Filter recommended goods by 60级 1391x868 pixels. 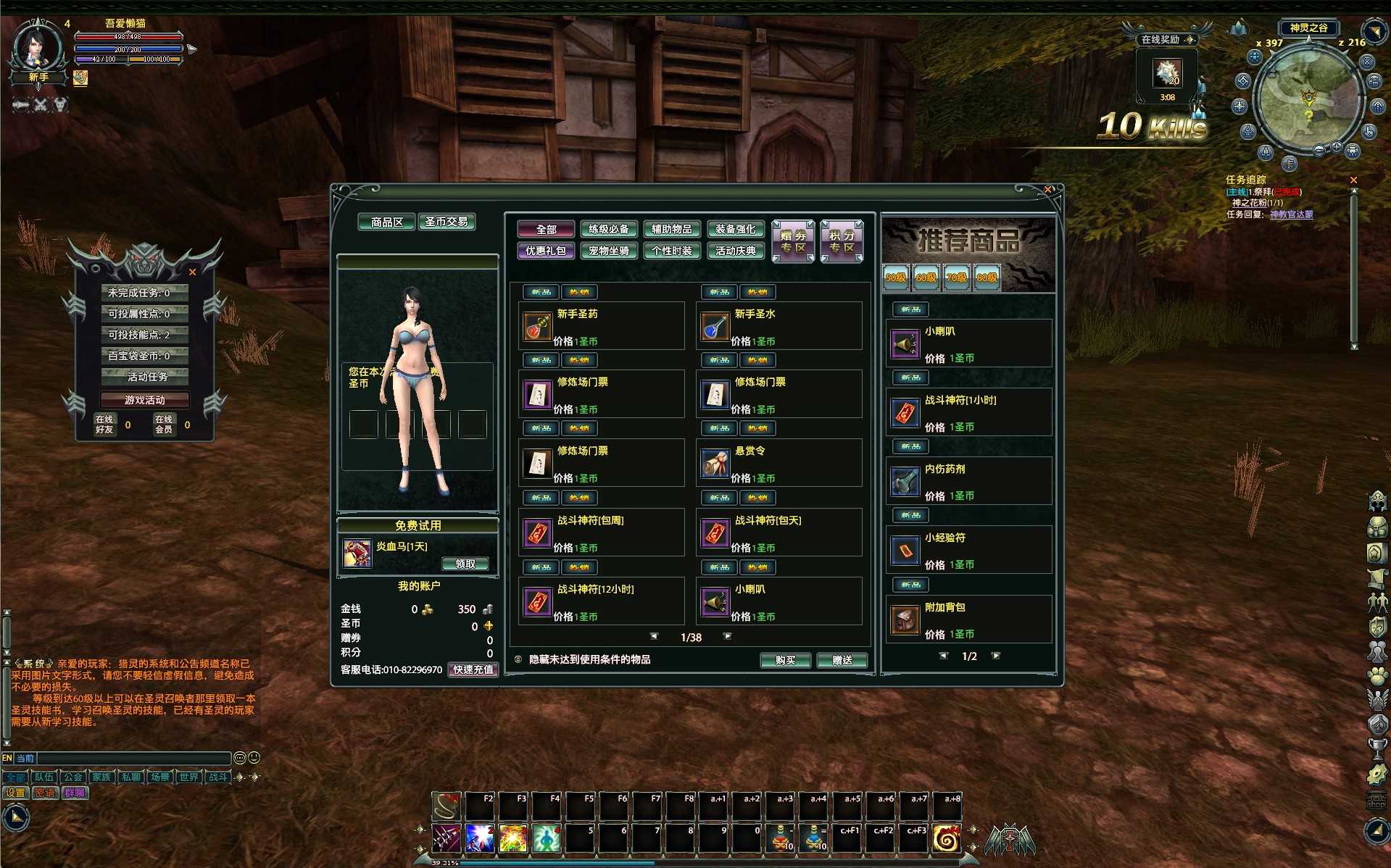coord(926,277)
